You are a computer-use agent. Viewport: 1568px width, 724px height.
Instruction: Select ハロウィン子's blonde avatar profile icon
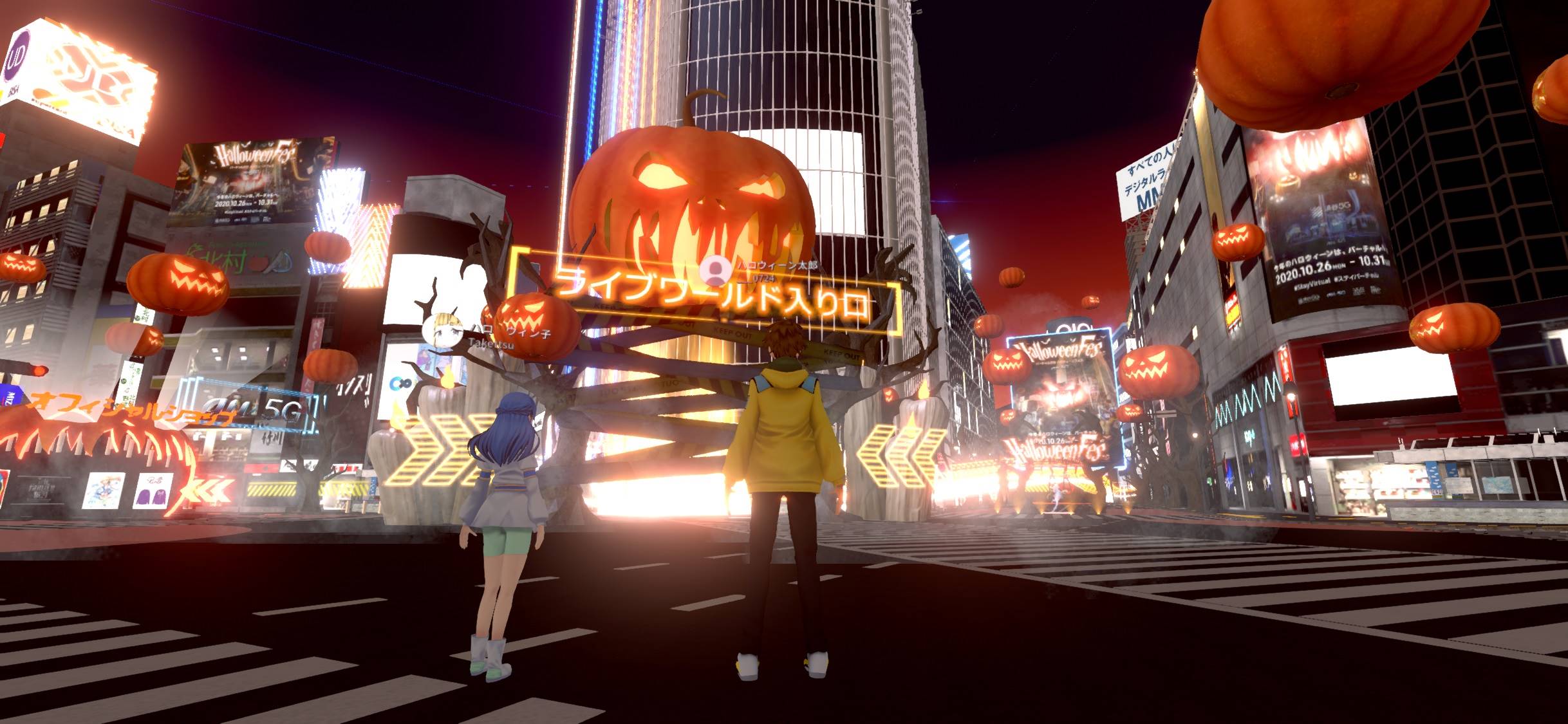[x=443, y=330]
